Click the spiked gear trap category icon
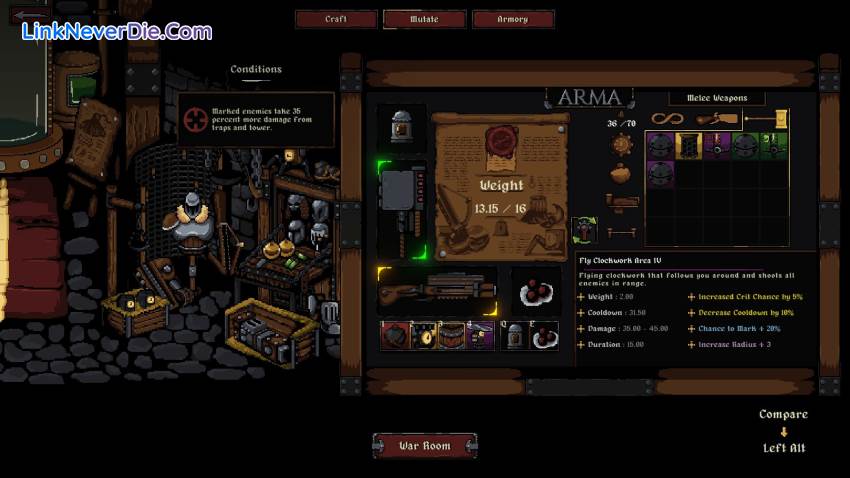 click(621, 144)
